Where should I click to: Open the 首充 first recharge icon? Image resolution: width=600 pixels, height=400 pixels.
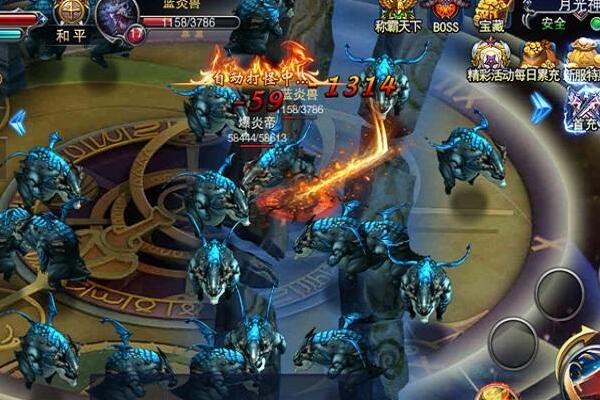click(x=581, y=106)
